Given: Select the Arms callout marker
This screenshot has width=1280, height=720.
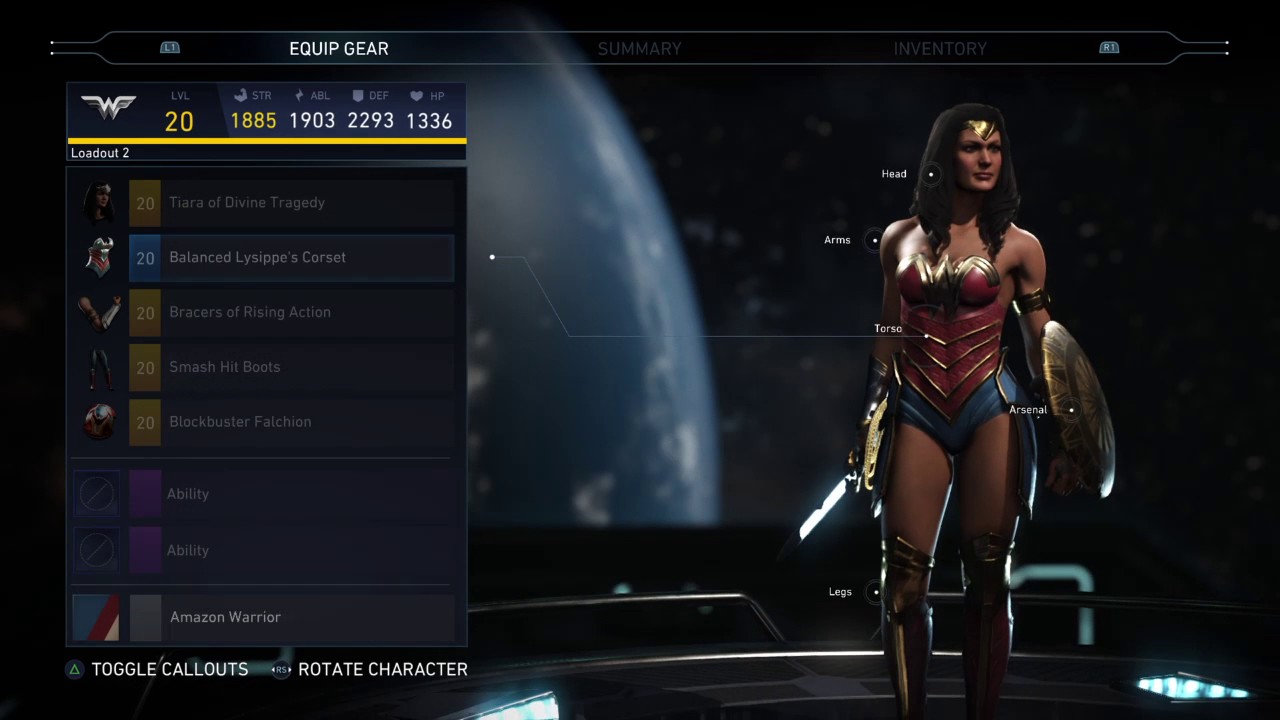Looking at the screenshot, I should click(875, 240).
